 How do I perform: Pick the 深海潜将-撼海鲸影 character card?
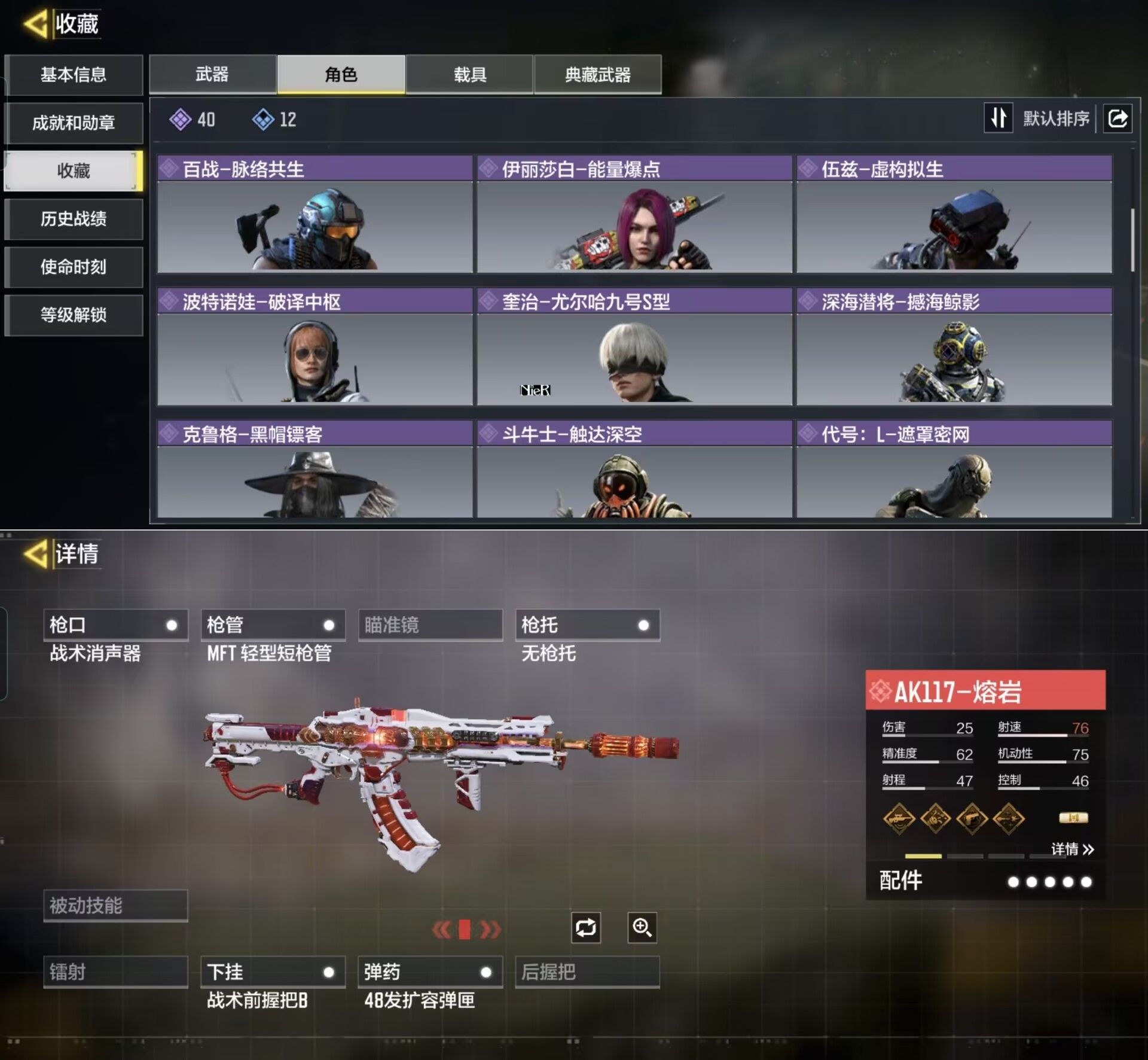(x=954, y=347)
